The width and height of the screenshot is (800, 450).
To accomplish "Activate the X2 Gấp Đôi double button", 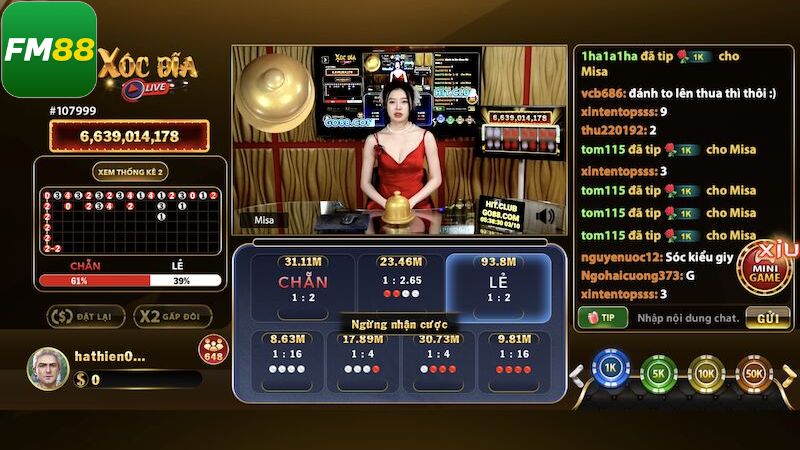I will (x=172, y=316).
